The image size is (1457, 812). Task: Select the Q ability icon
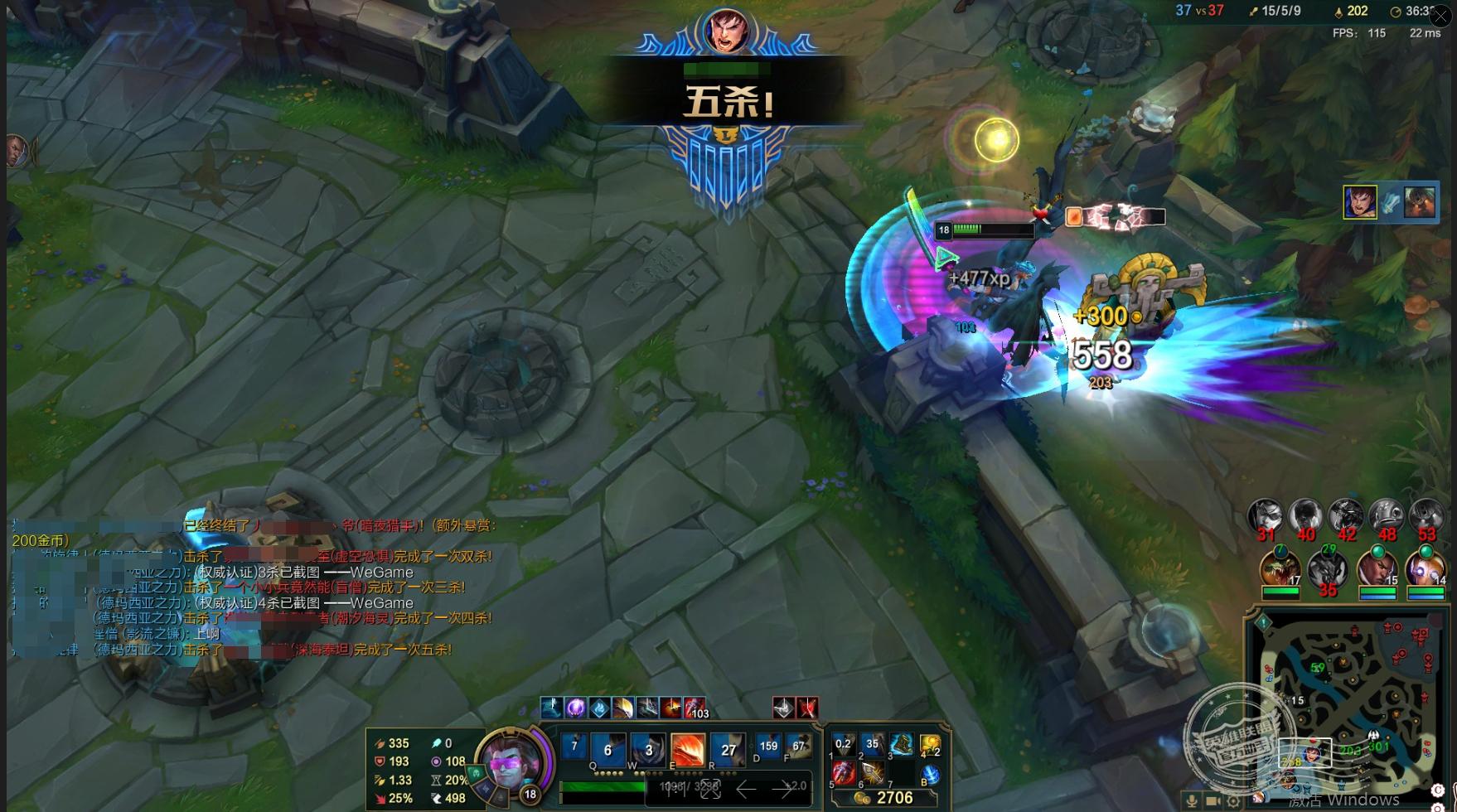point(607,750)
